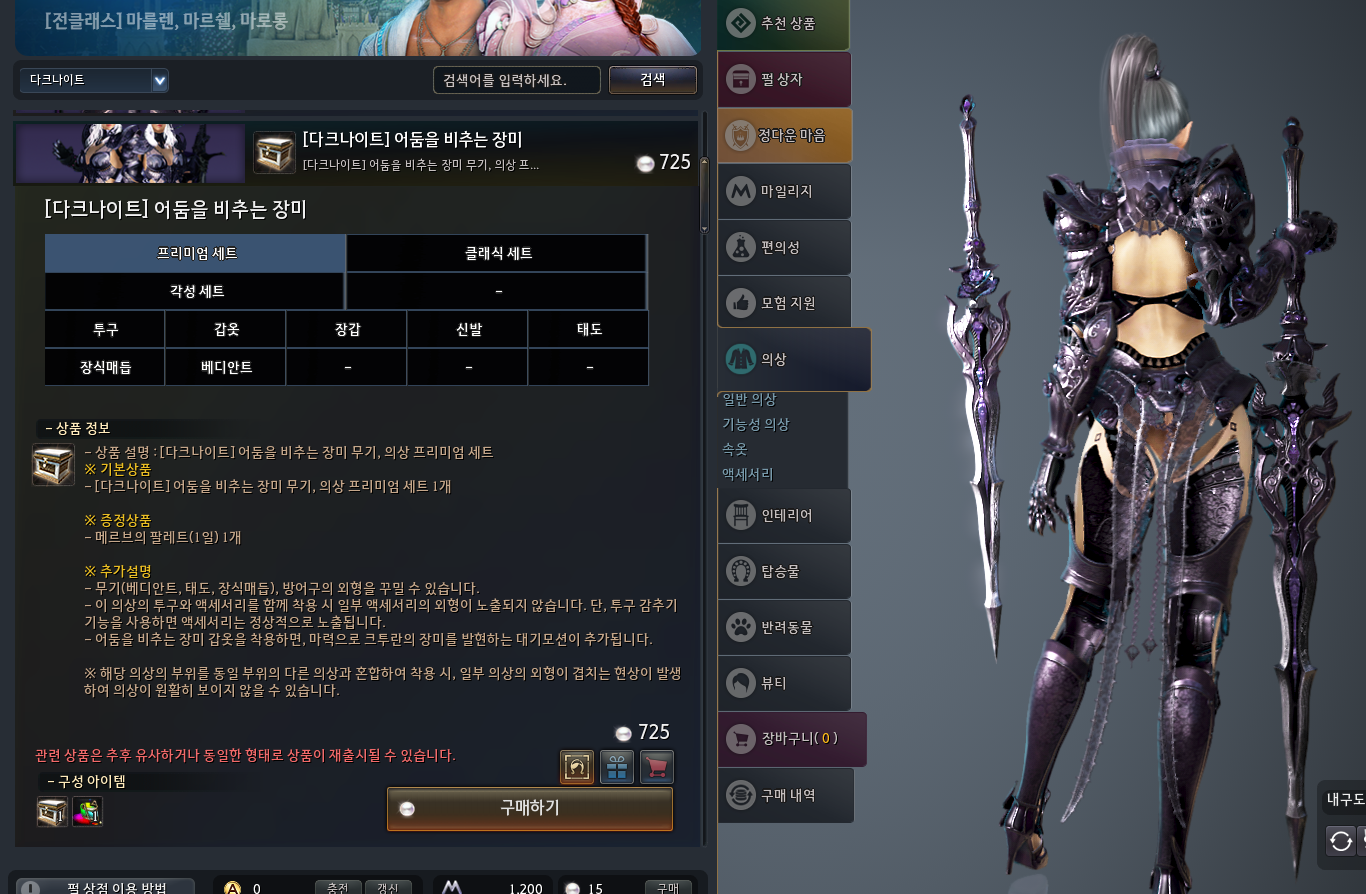This screenshot has width=1366, height=894.
Task: Reset character view with the circular arrow icon
Action: coord(1340,841)
